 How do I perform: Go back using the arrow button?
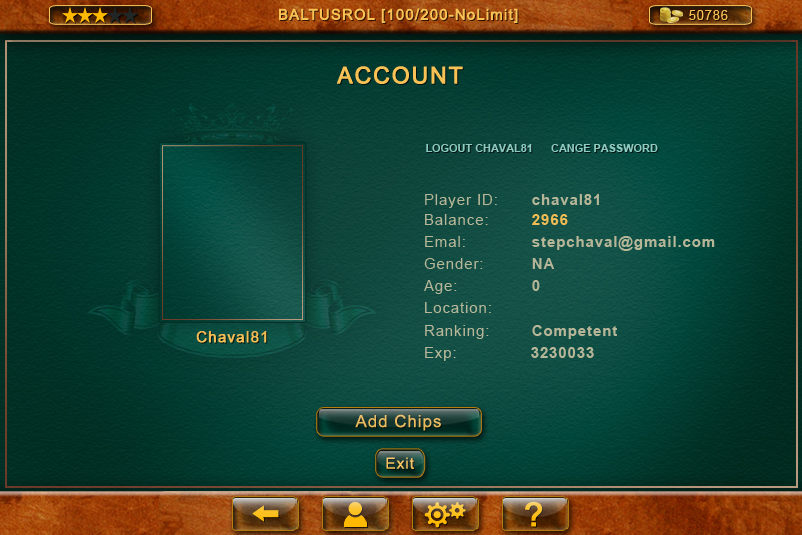(265, 514)
